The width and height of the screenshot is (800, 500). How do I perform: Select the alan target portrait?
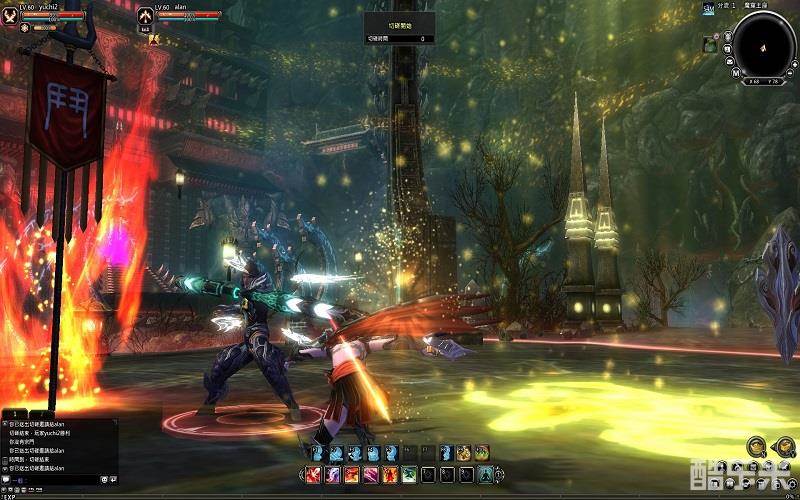coord(145,16)
